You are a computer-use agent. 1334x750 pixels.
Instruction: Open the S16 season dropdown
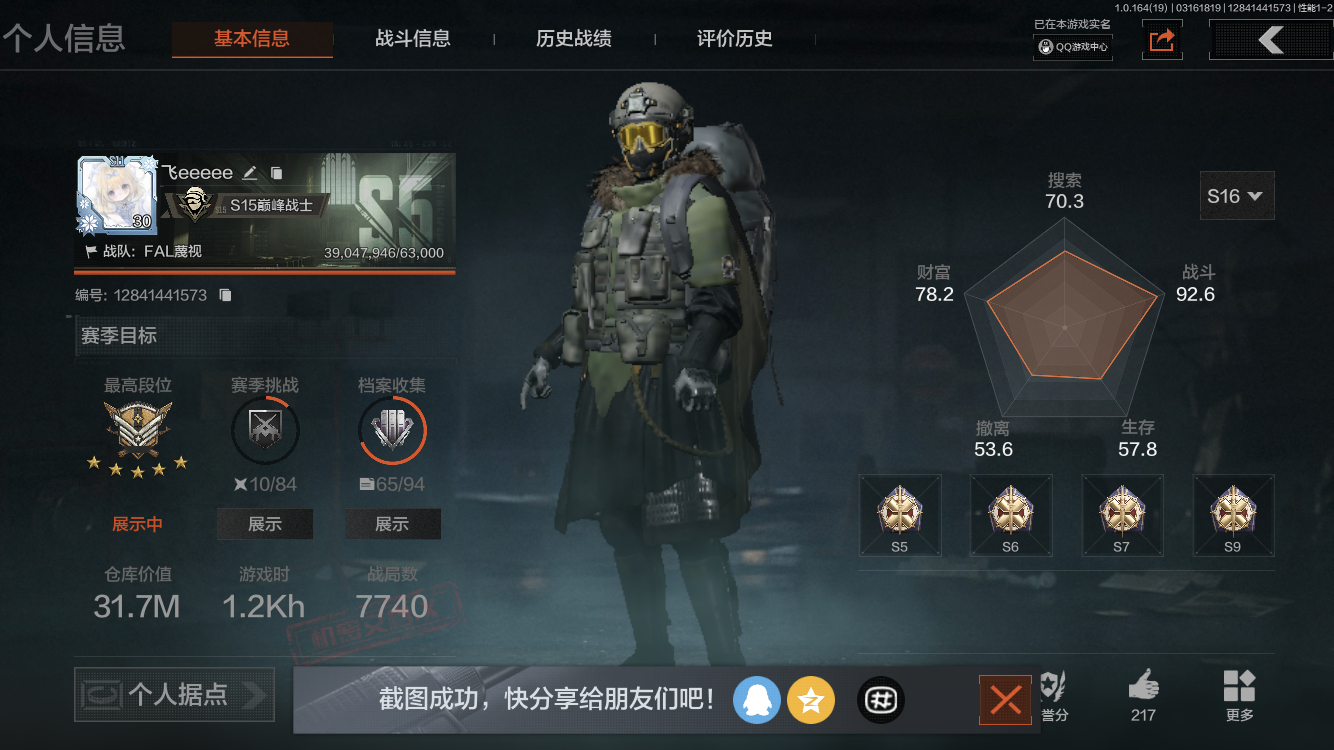tap(1236, 195)
